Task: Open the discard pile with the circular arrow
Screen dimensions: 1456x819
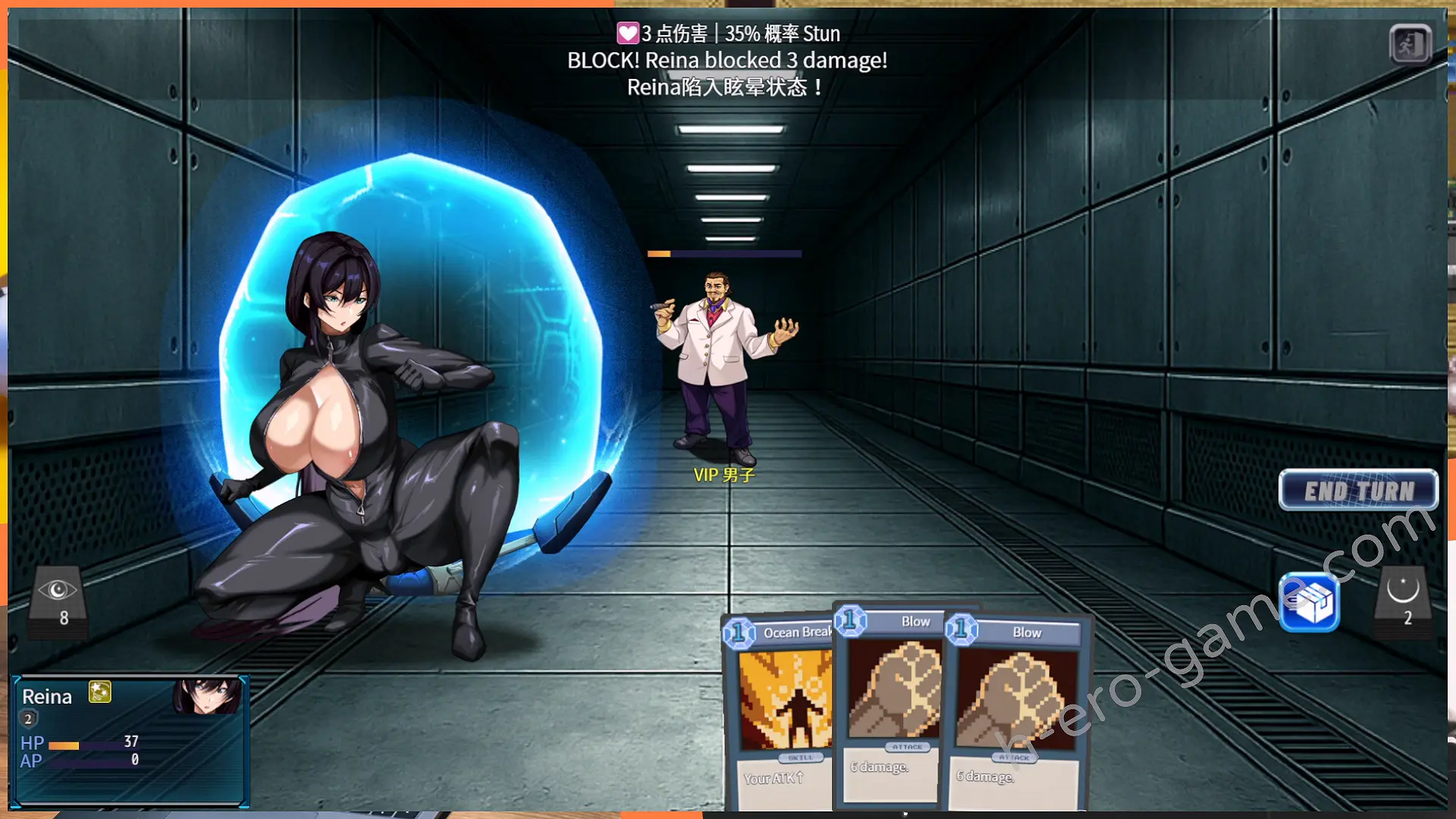Action: pos(1402,600)
